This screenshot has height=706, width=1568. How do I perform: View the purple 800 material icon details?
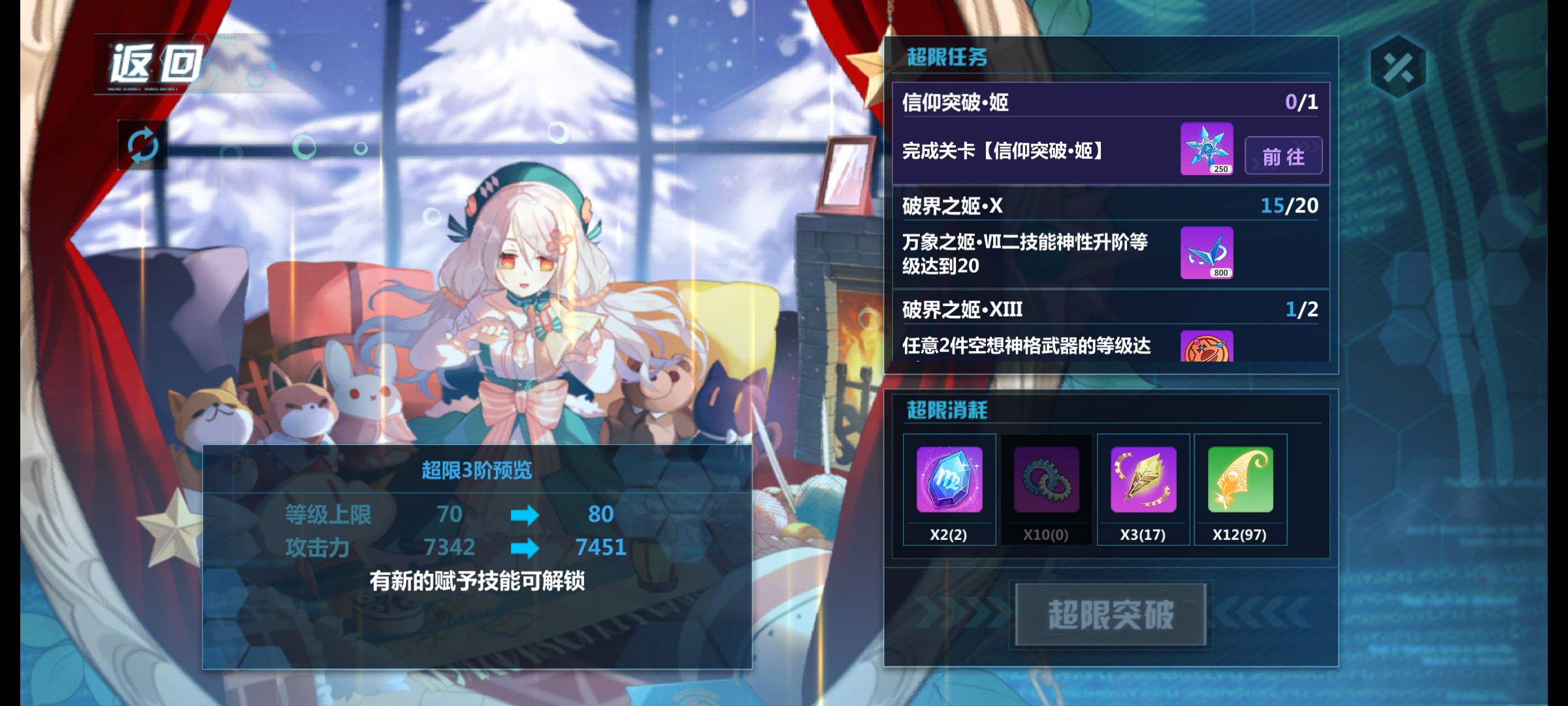pos(1207,254)
